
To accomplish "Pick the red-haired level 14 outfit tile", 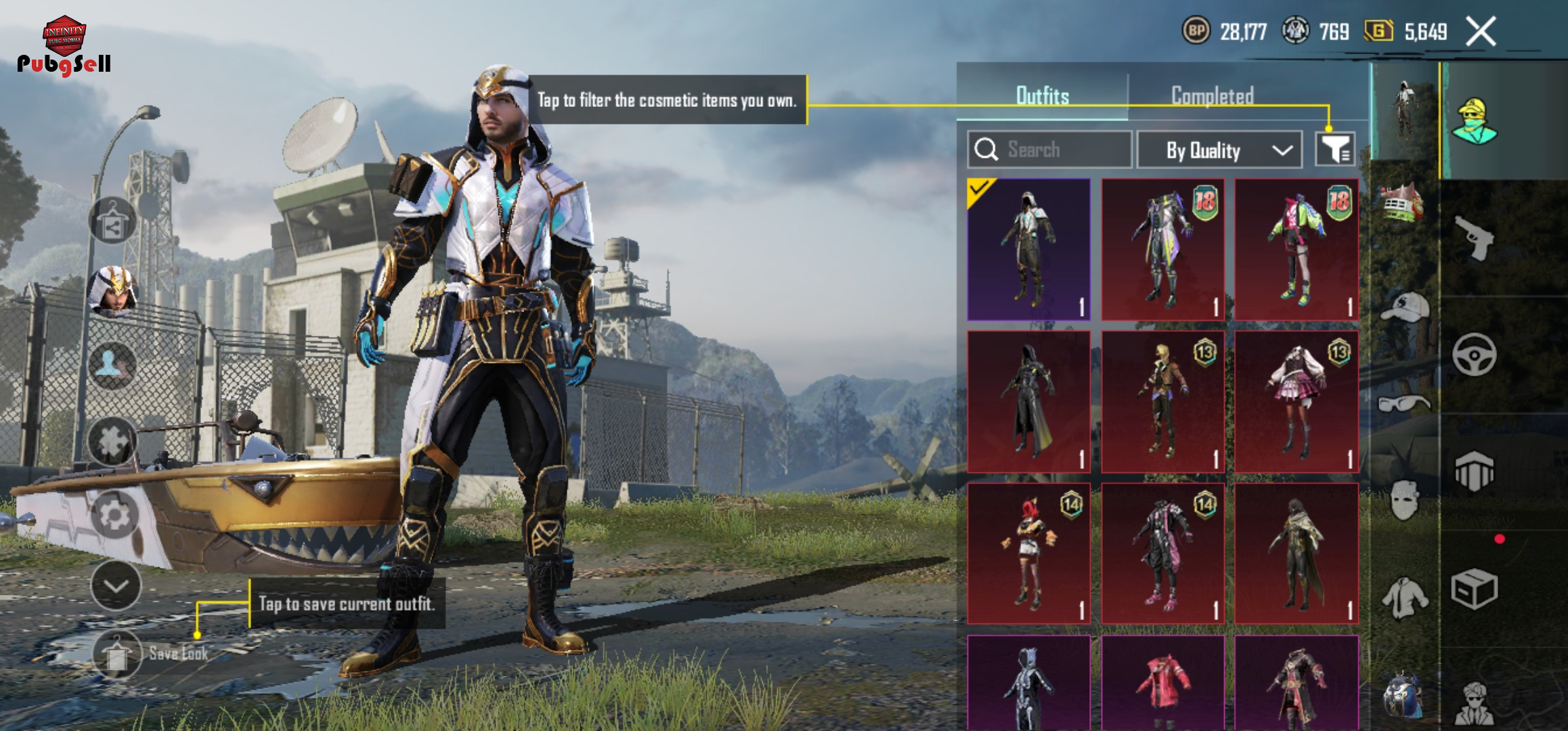I will [x=1028, y=553].
